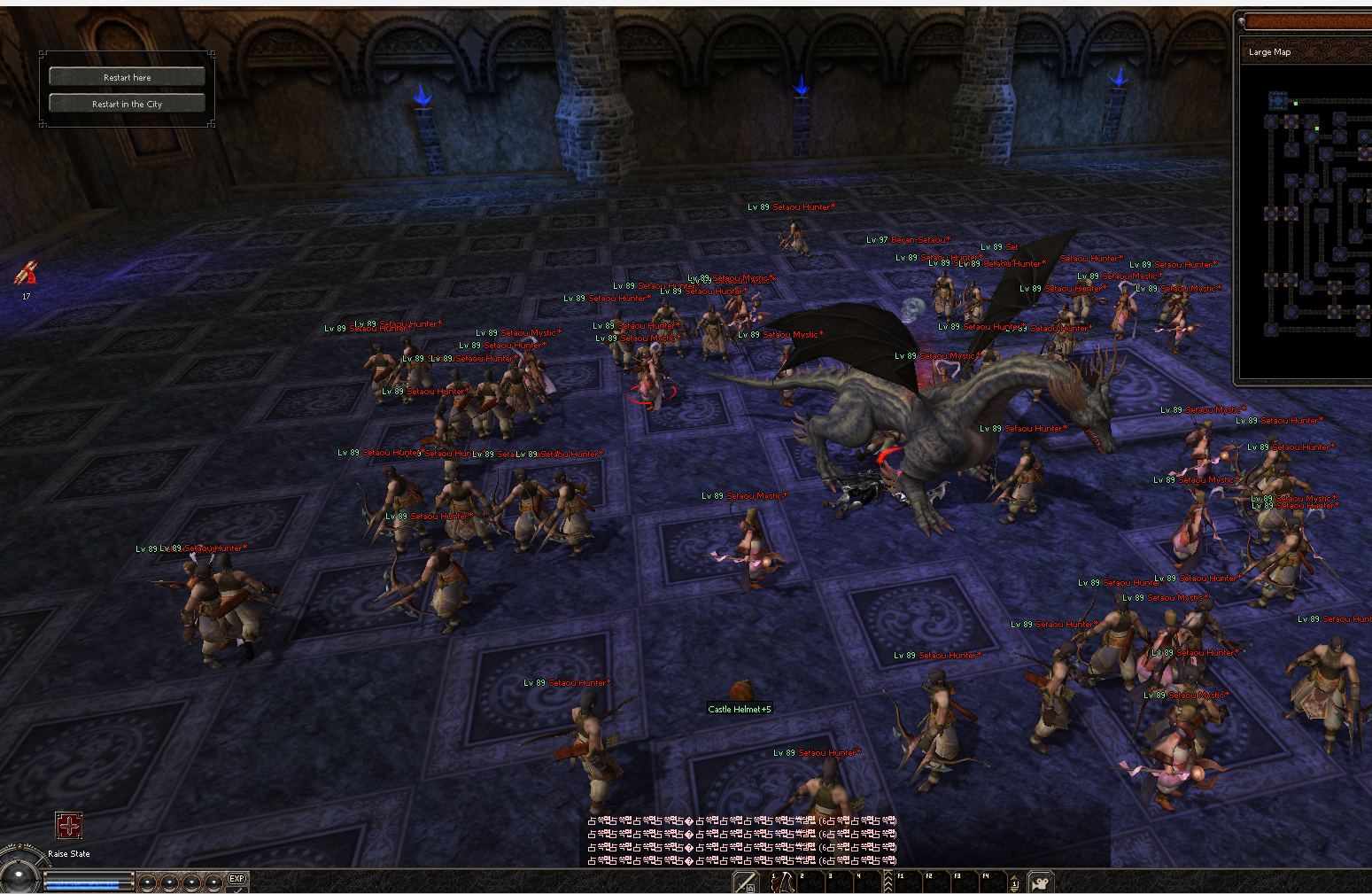The image size is (1372, 894).
Task: Select the Castle Helmet +5 item label
Action: pos(740,709)
